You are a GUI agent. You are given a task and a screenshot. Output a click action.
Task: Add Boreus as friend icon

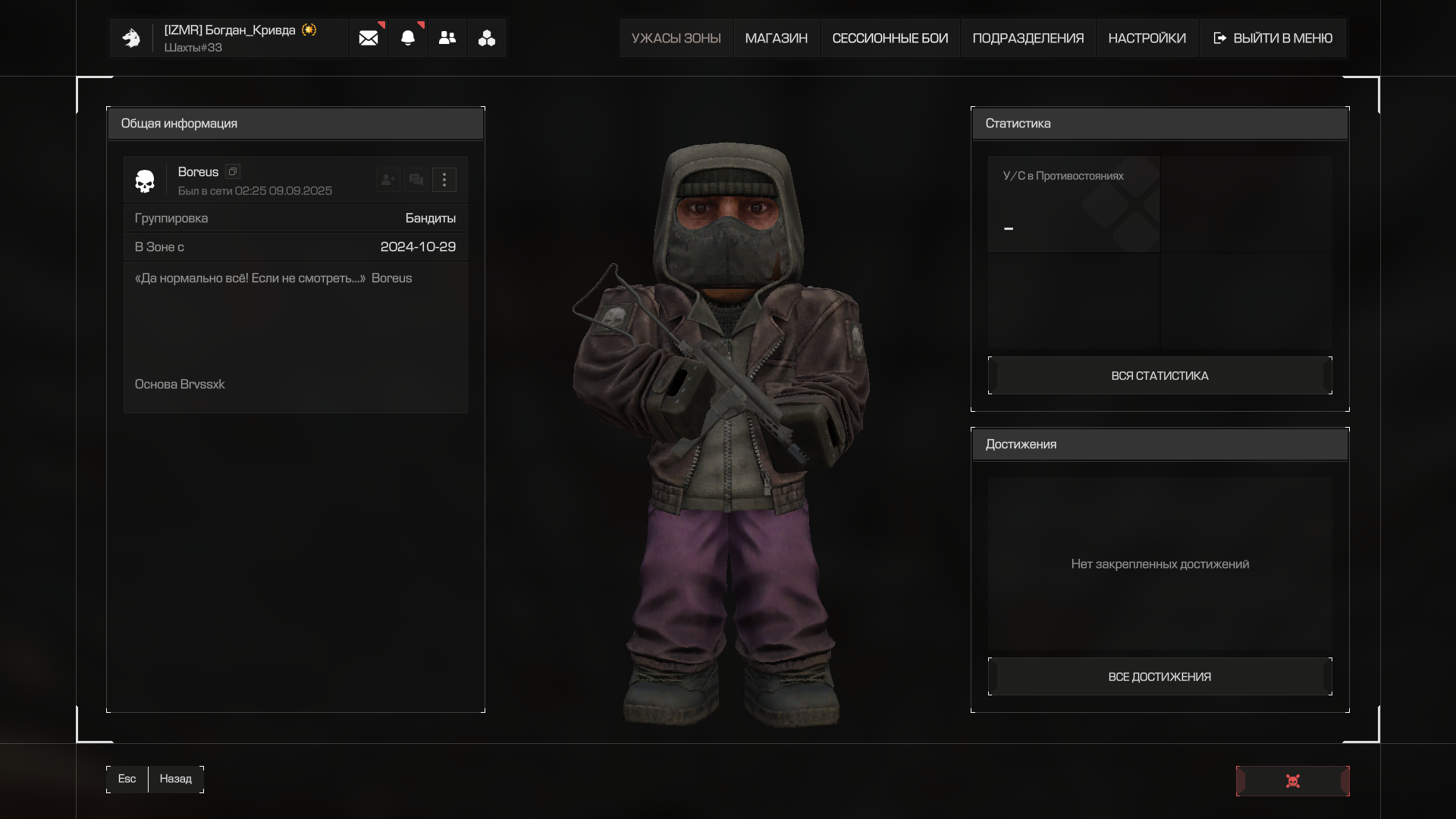[388, 180]
